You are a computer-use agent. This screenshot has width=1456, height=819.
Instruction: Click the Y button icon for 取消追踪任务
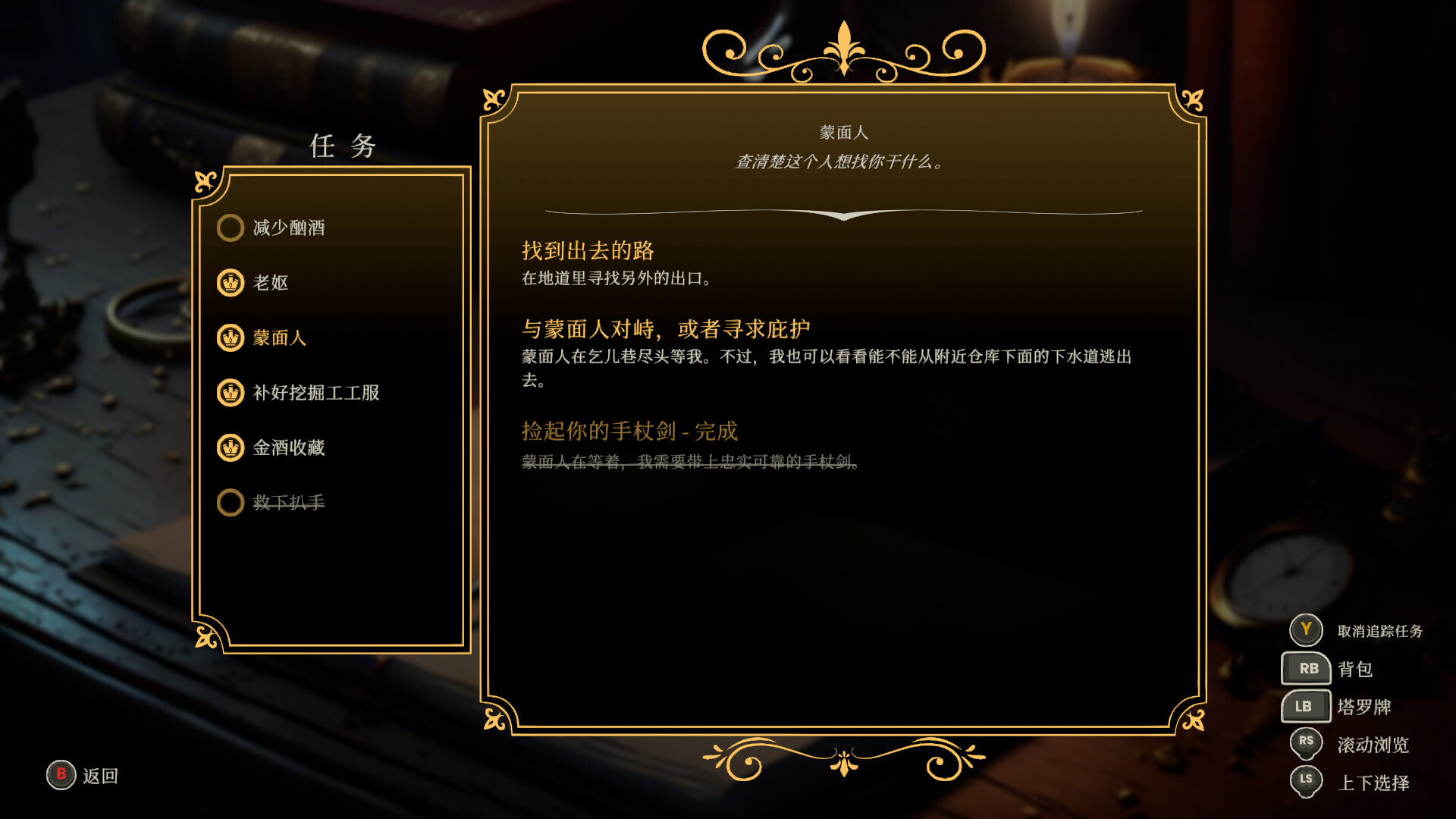pos(1306,630)
